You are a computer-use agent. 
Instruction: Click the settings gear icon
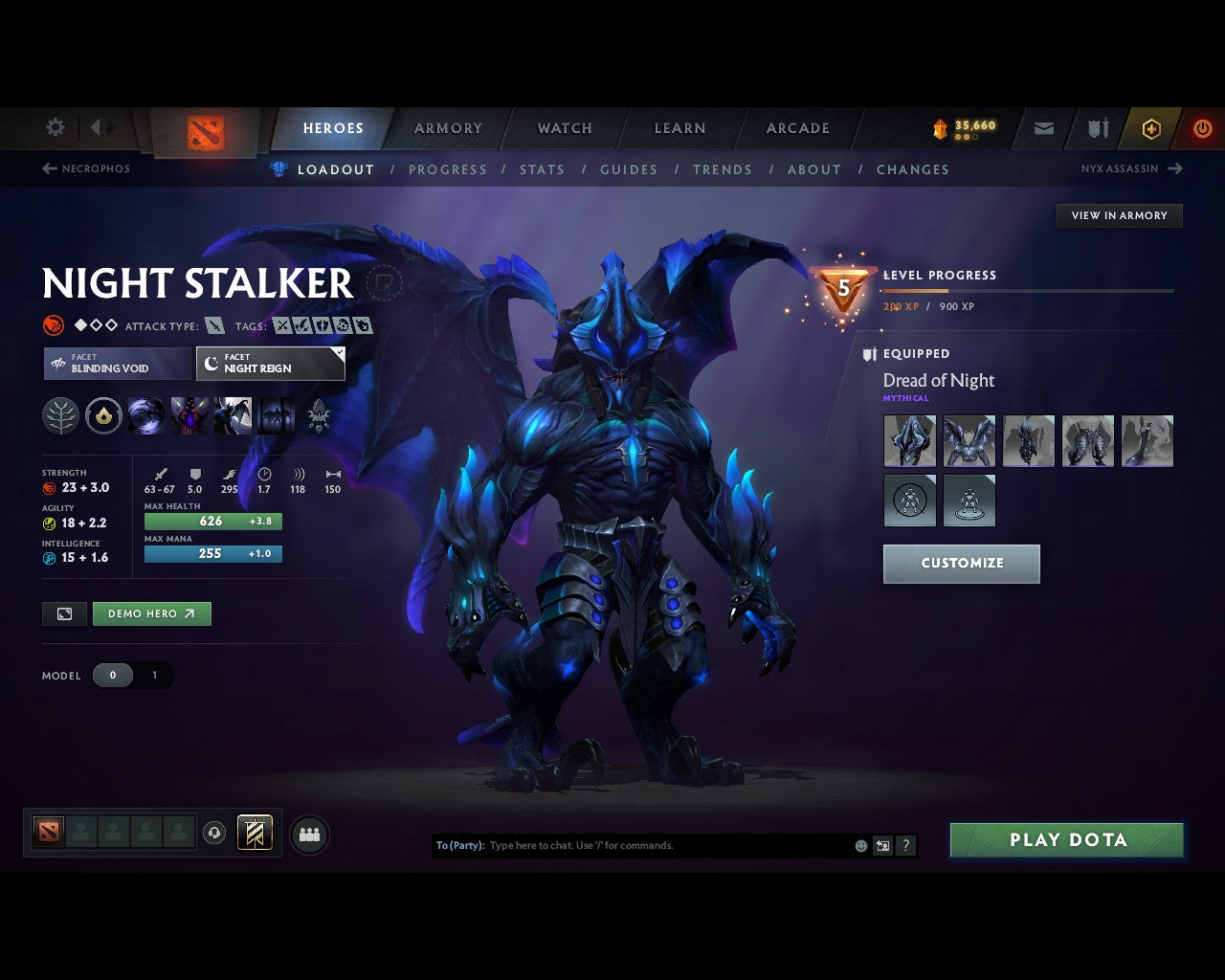(55, 126)
